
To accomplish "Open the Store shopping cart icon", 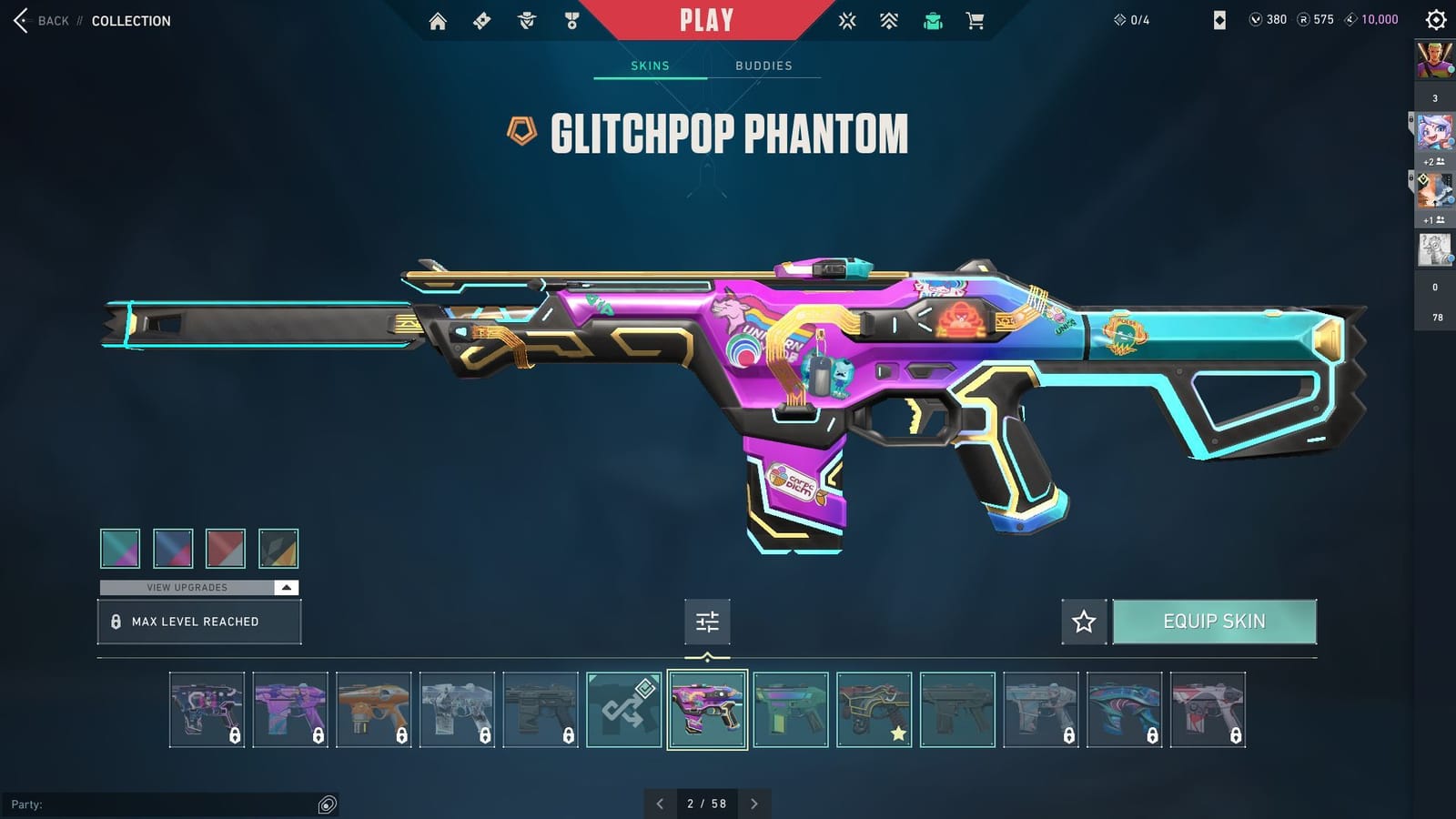I will coord(976,20).
